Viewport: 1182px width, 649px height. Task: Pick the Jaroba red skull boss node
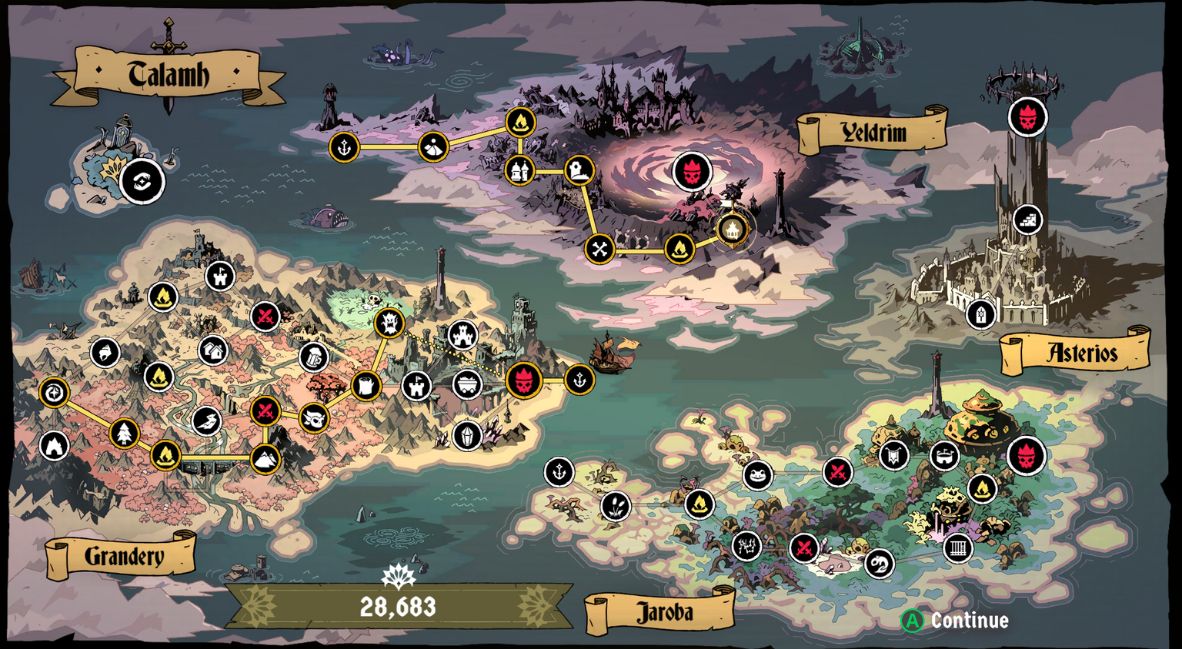click(1026, 455)
